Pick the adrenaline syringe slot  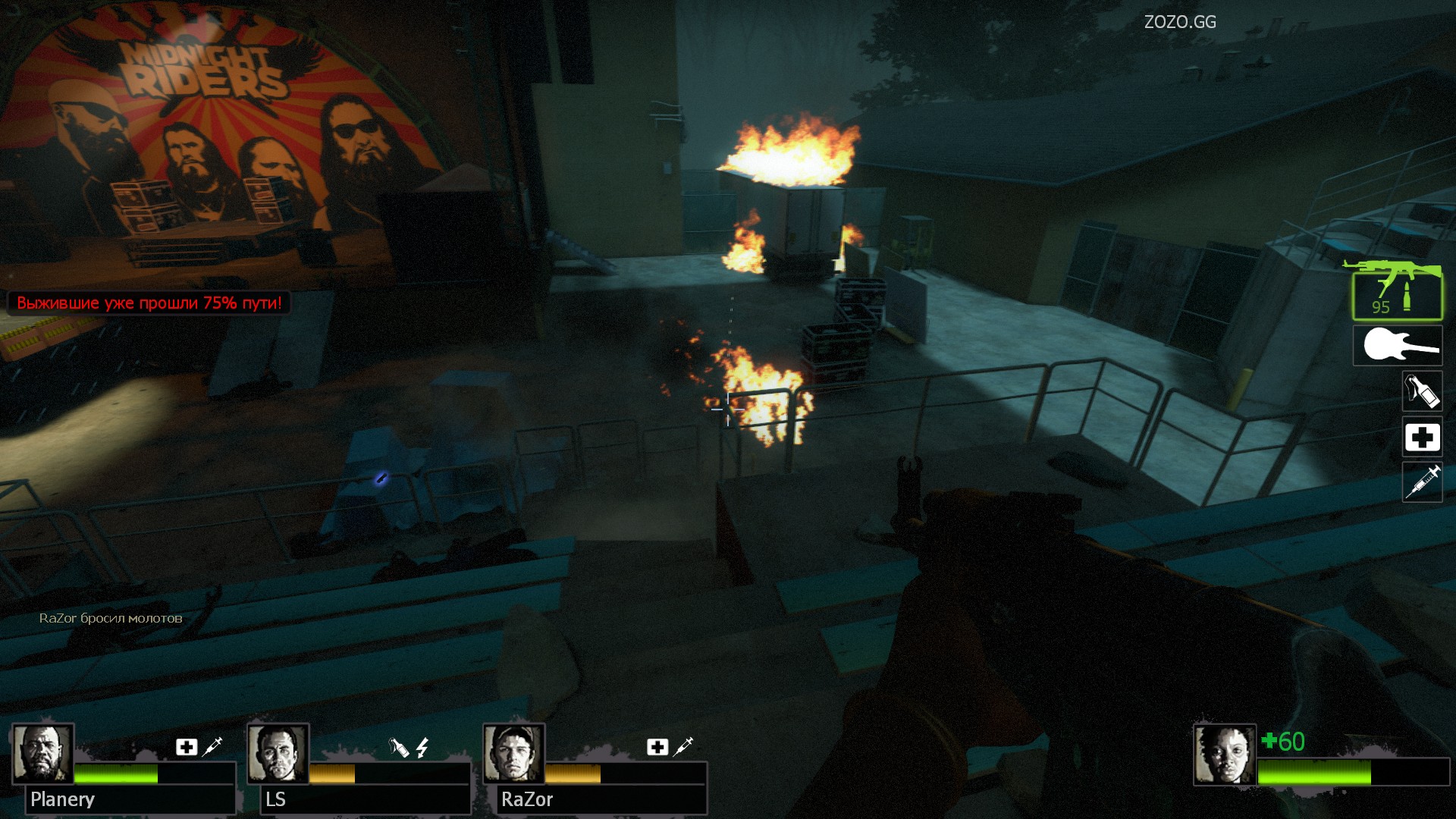tap(1422, 482)
